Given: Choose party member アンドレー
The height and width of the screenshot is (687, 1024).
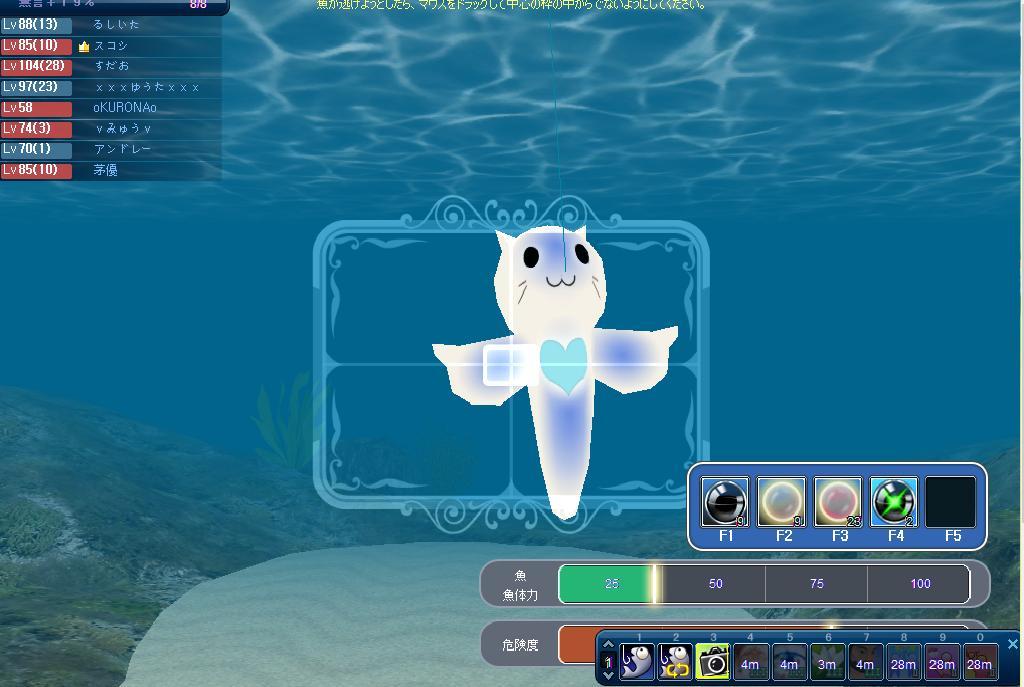Looking at the screenshot, I should click(x=122, y=149).
